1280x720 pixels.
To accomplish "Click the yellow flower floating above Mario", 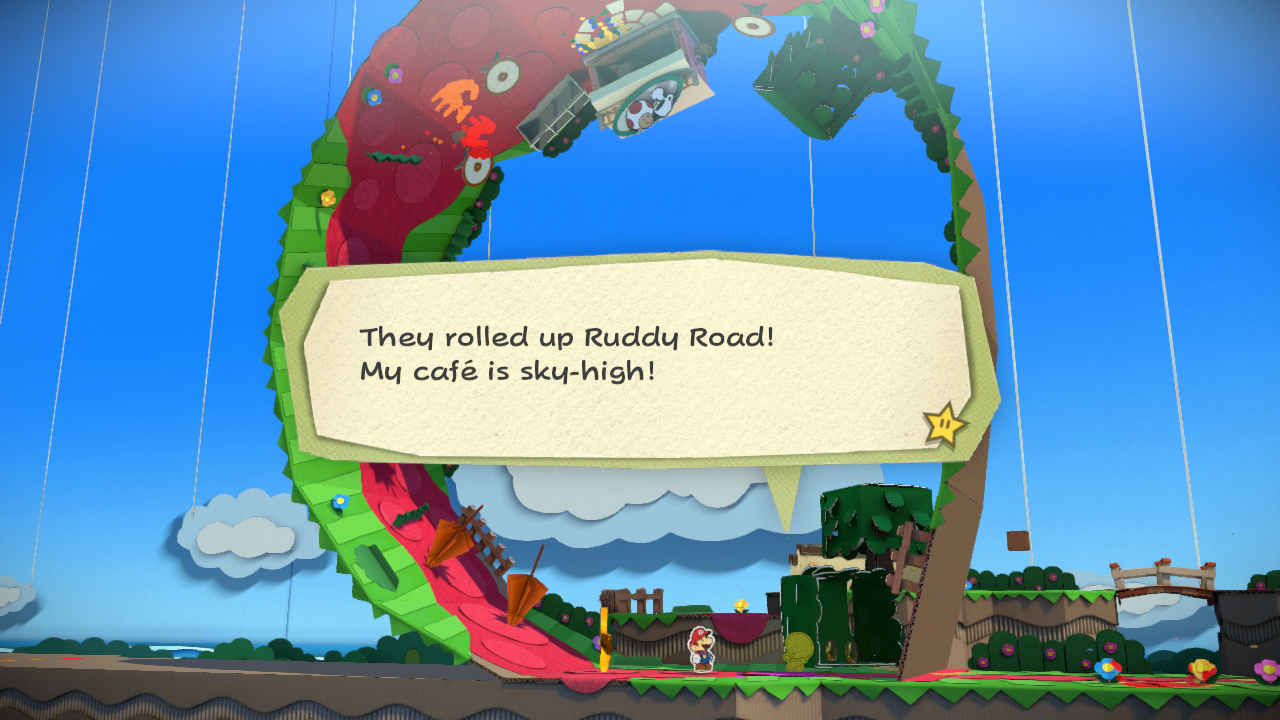I will (741, 606).
